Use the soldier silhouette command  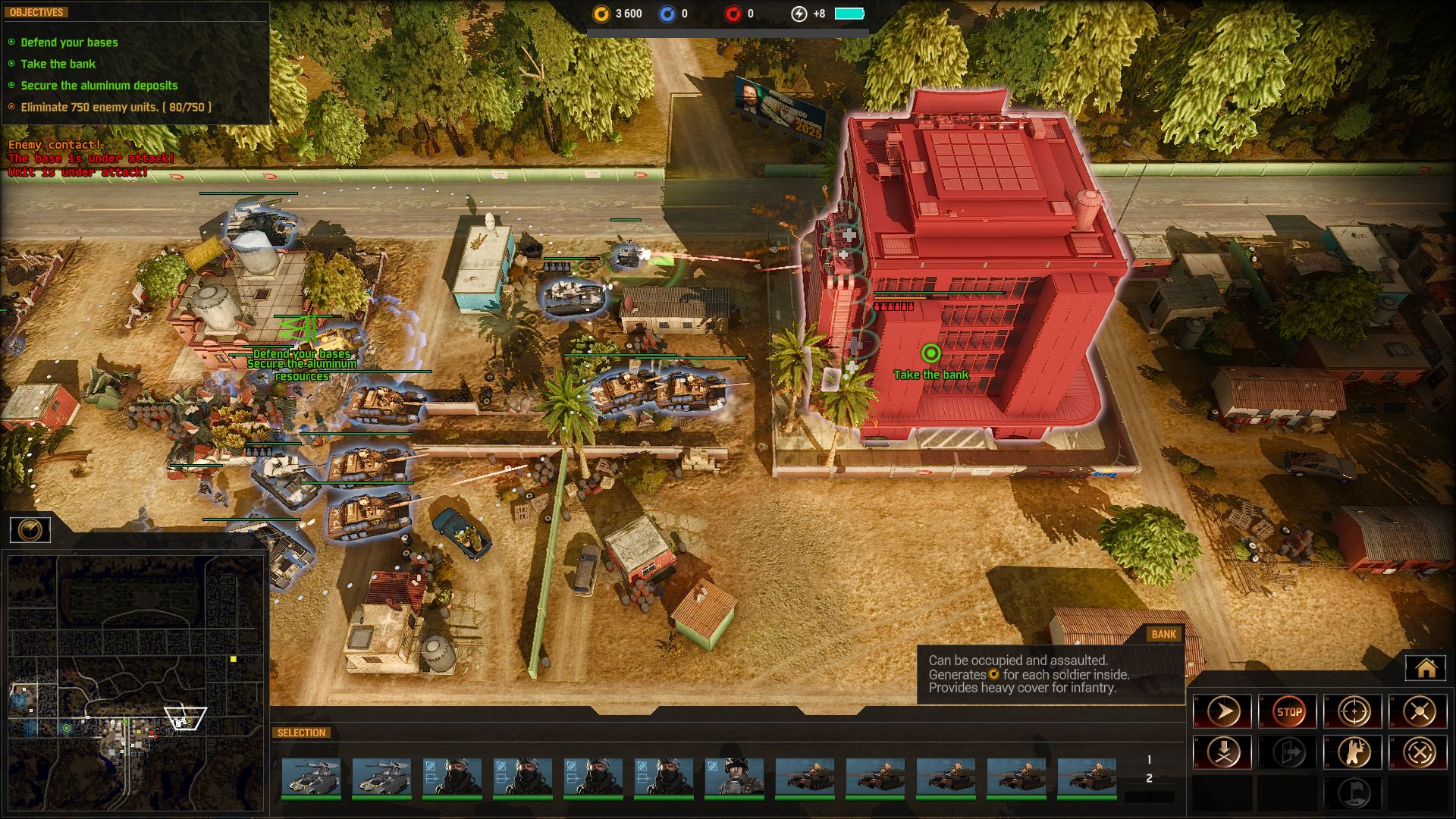[x=1354, y=752]
